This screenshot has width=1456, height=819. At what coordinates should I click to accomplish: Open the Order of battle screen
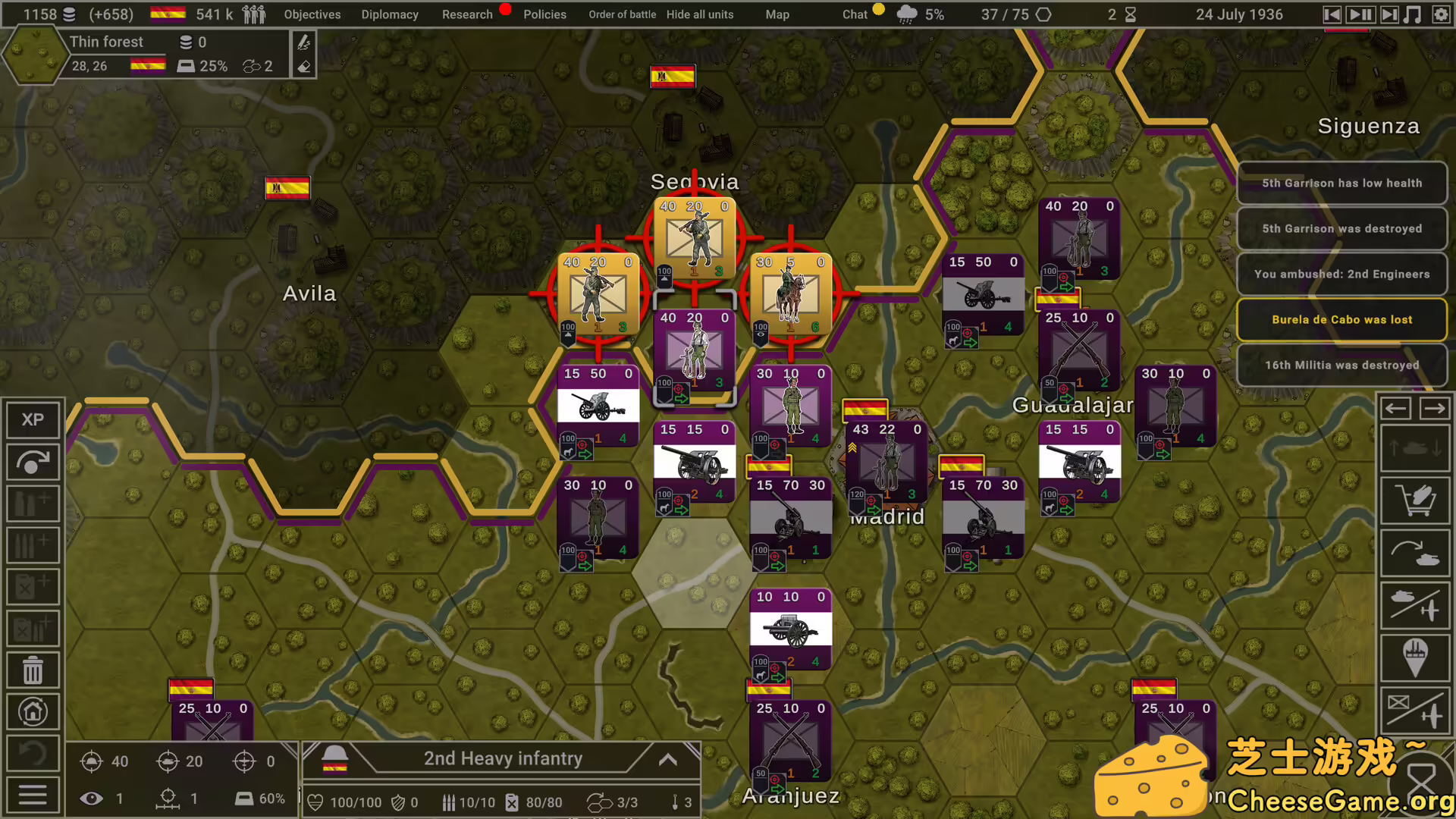[x=622, y=14]
